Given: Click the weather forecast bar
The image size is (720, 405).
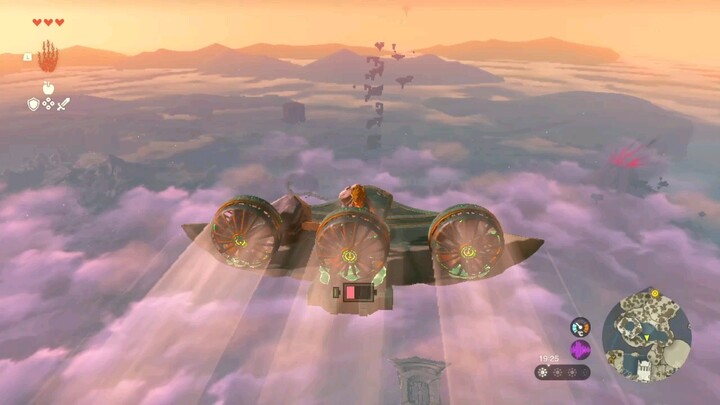Looking at the screenshot, I should (562, 372).
